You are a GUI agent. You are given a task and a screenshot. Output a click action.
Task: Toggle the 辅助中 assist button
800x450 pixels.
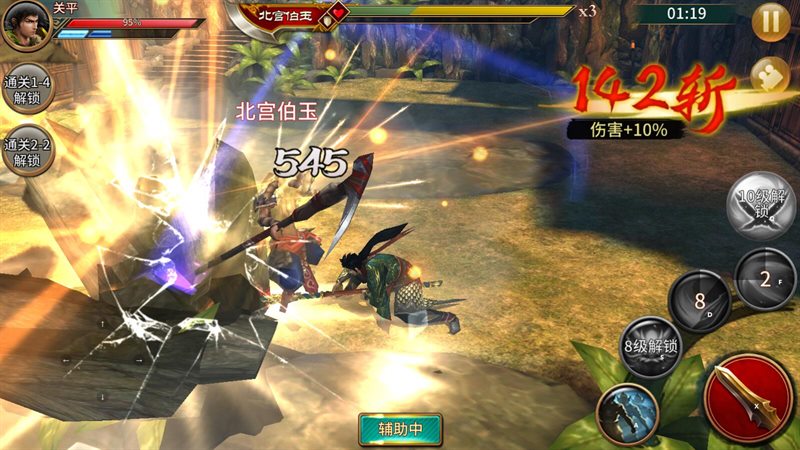coord(399,429)
